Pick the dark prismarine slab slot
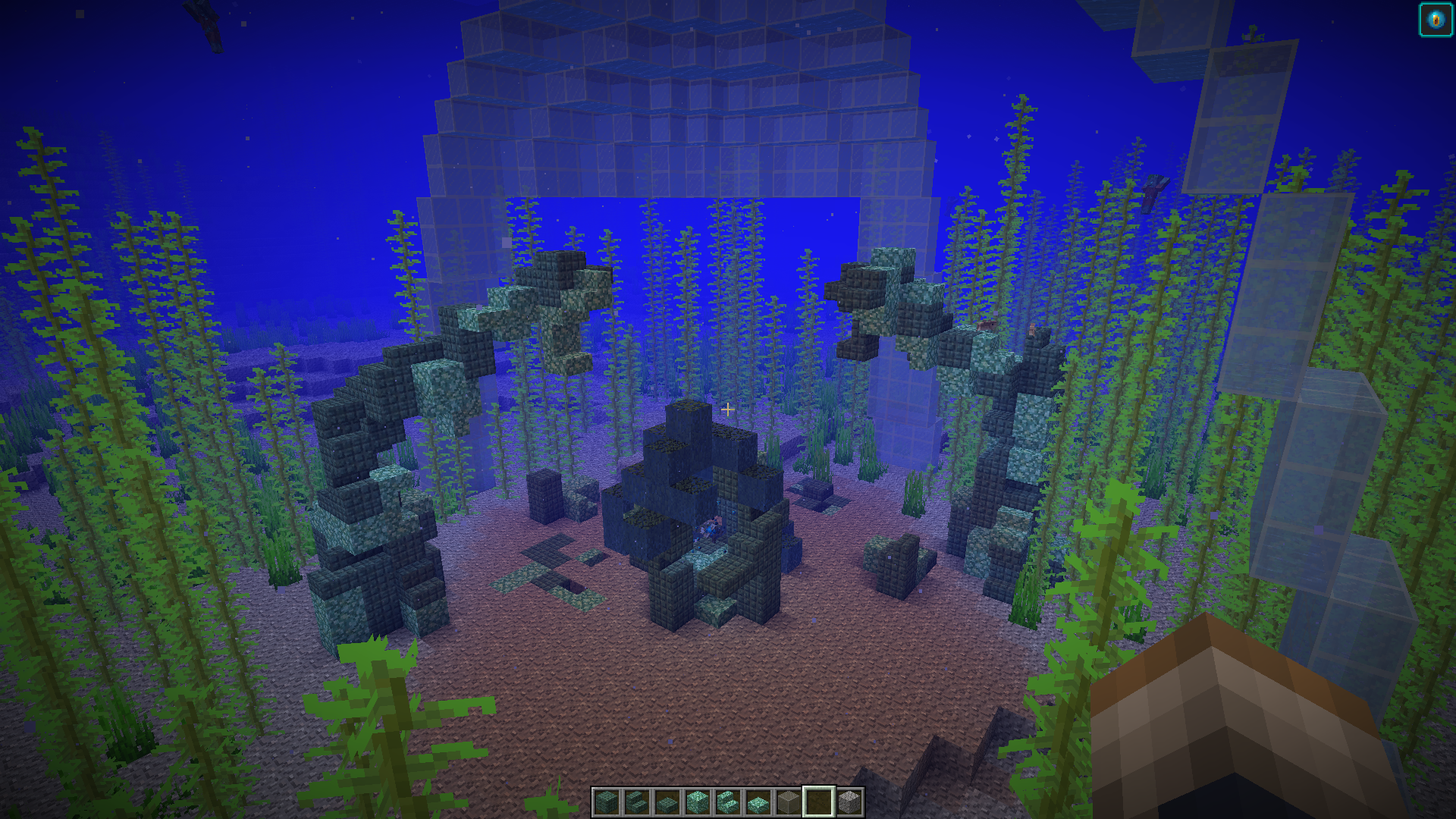The image size is (1456, 819). tap(667, 802)
